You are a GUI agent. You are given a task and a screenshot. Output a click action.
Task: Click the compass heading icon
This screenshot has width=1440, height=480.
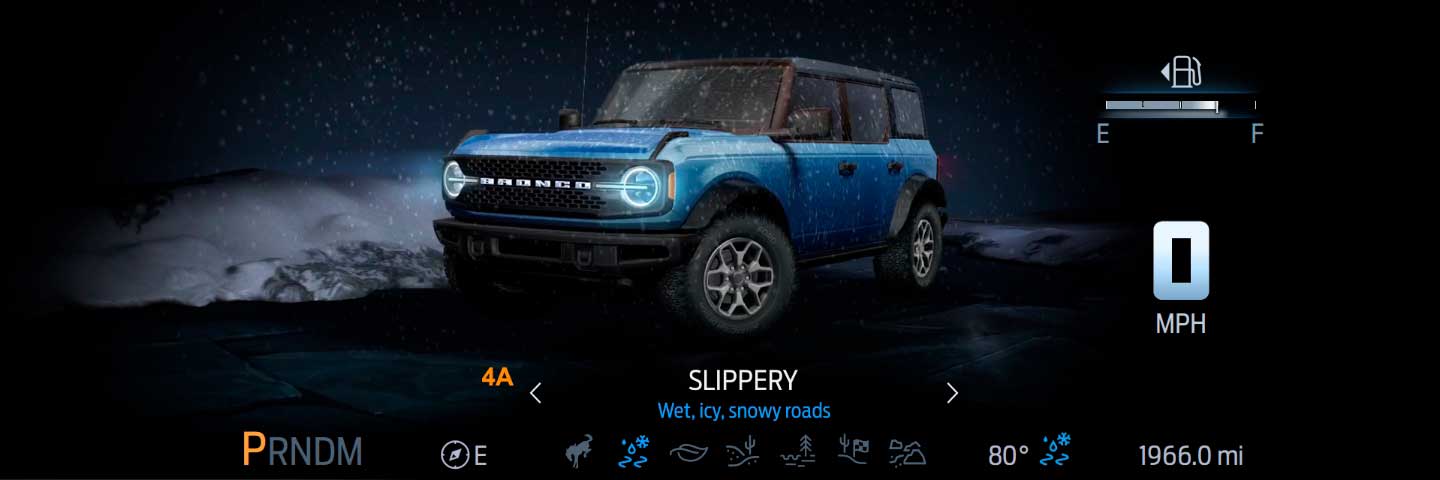pos(455,455)
